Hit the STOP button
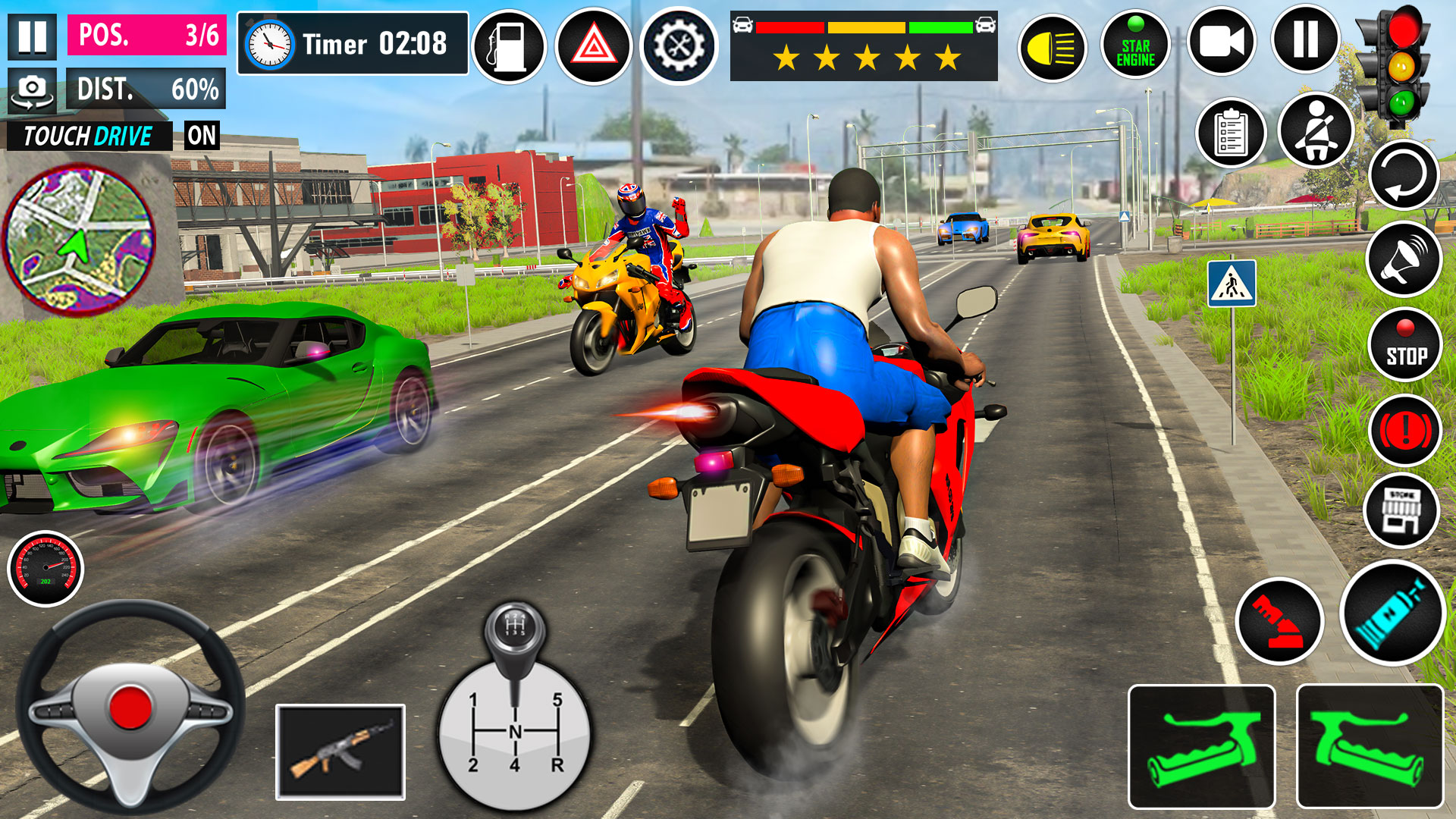The width and height of the screenshot is (1456, 819). 1405,345
